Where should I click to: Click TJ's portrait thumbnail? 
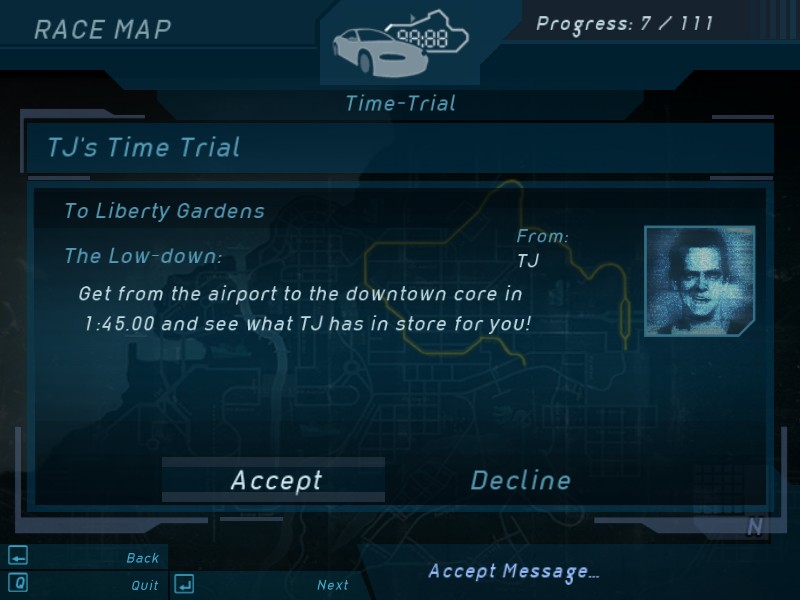coord(698,281)
